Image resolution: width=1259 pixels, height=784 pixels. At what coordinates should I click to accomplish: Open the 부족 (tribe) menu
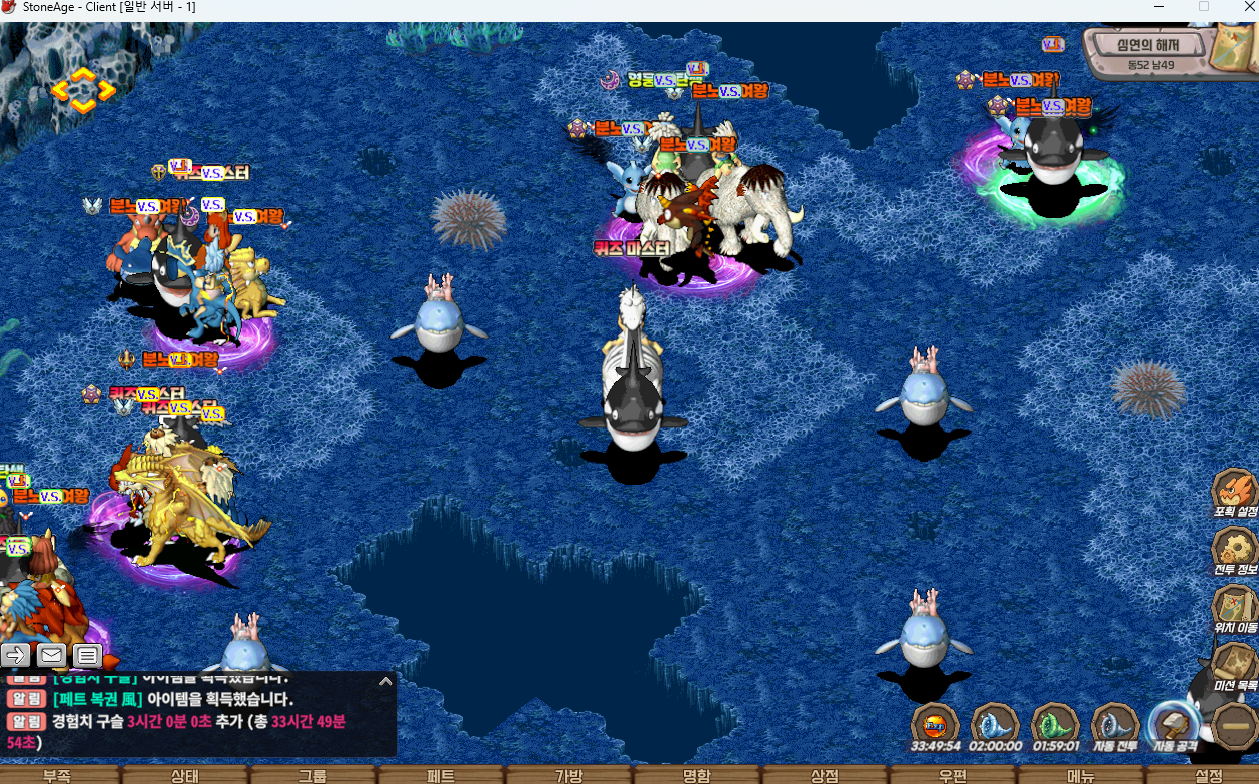(x=57, y=775)
